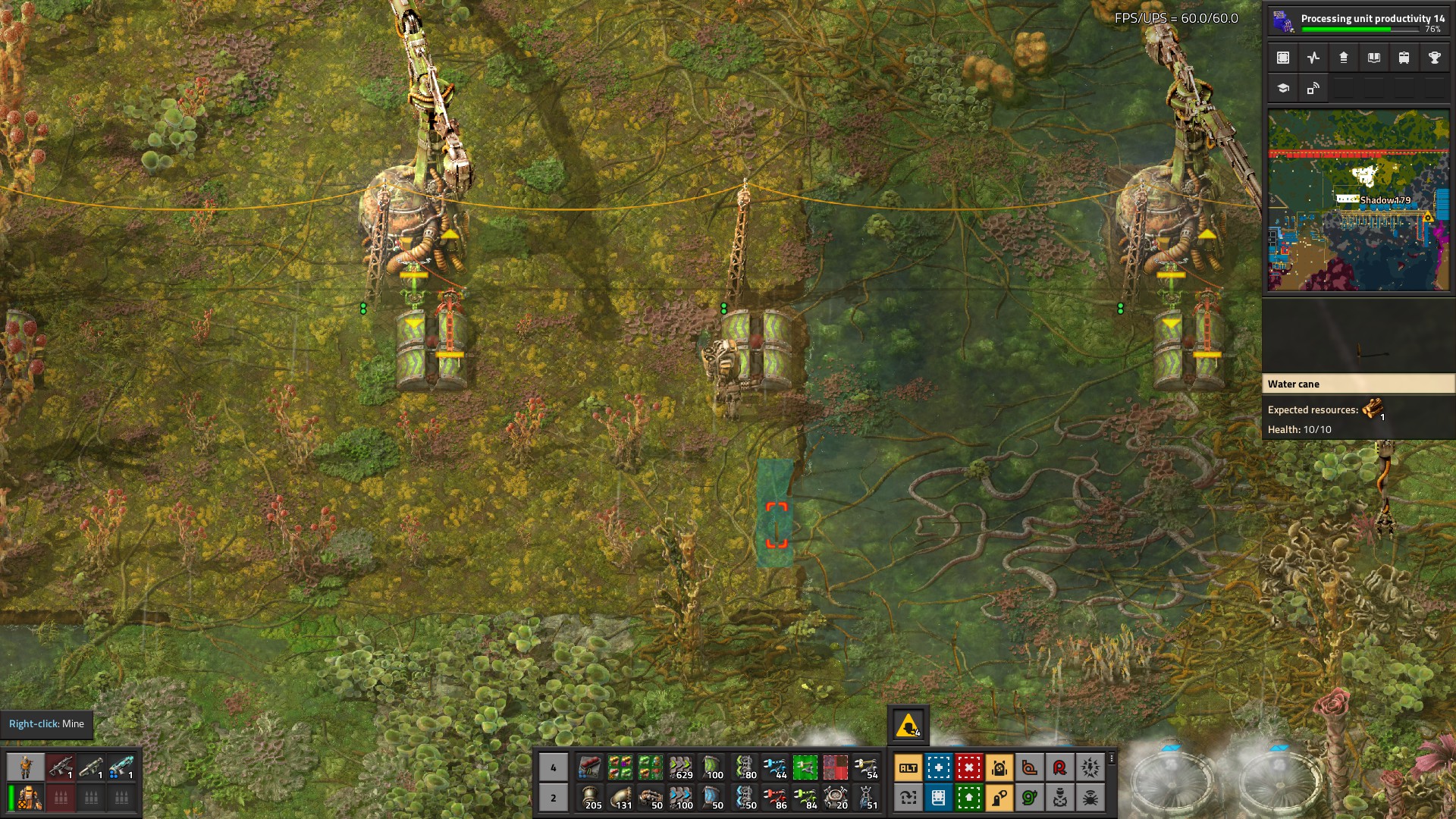Select the red deconstruction planner shortcut
Viewport: 1456px width, 819px height.
(x=968, y=767)
